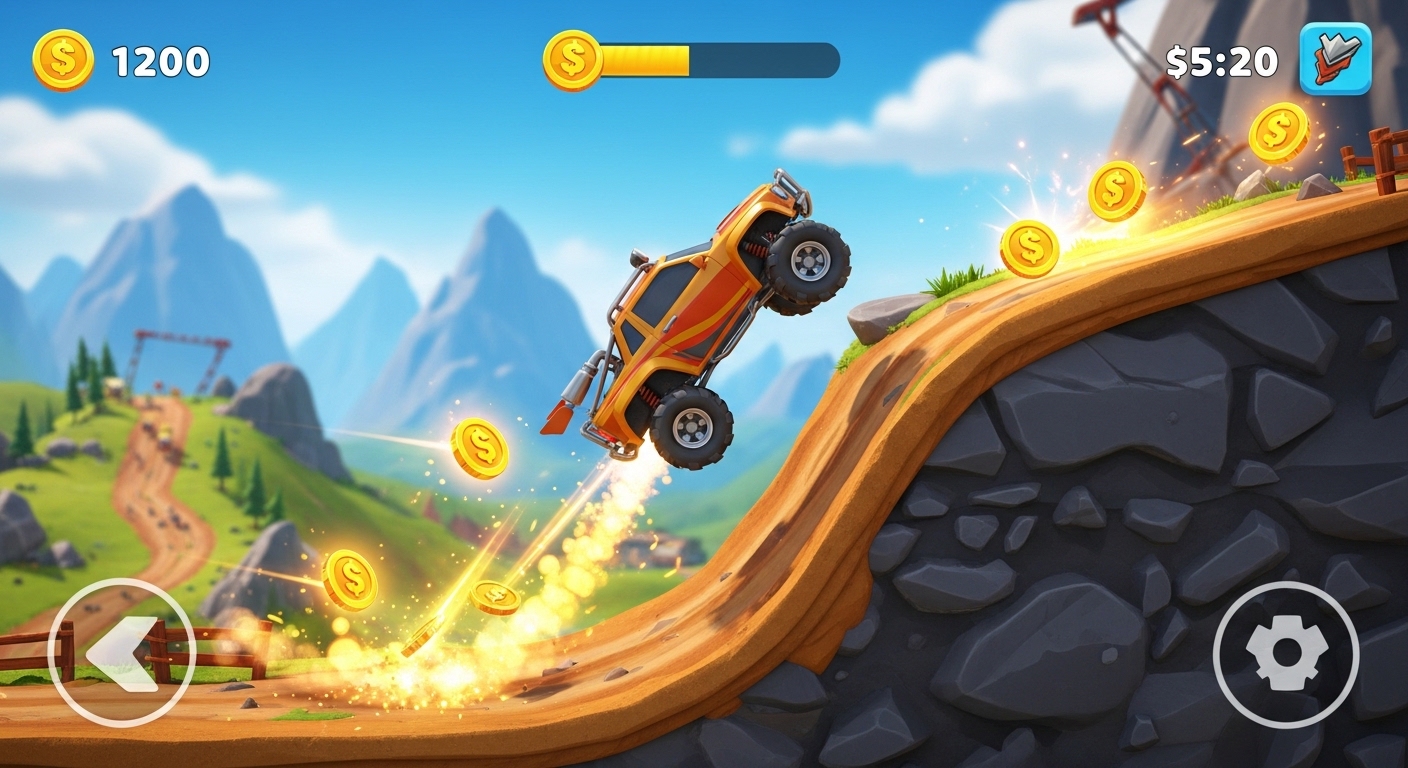Click the blue square icon beside the timer

pyautogui.click(x=1335, y=59)
